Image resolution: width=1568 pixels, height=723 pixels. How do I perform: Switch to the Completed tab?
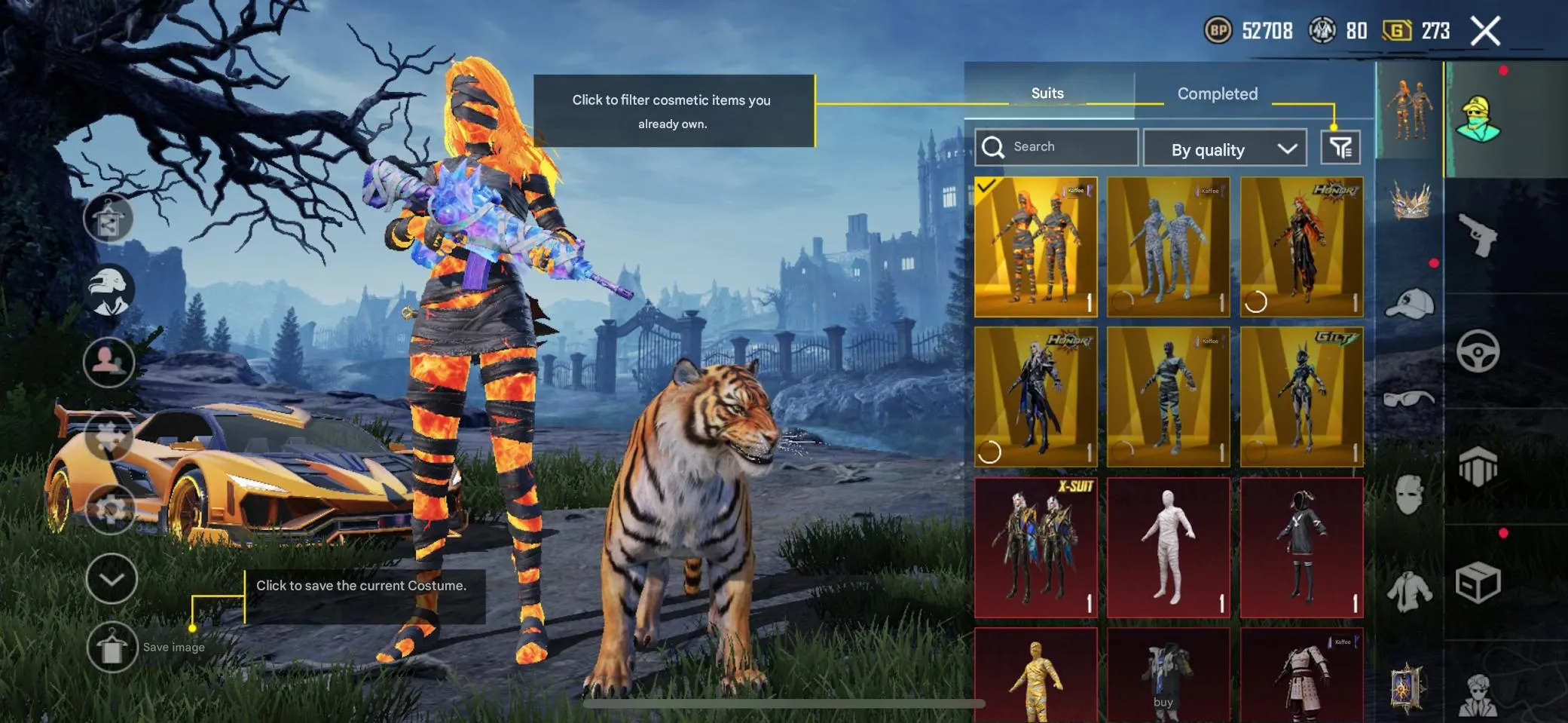tap(1216, 93)
